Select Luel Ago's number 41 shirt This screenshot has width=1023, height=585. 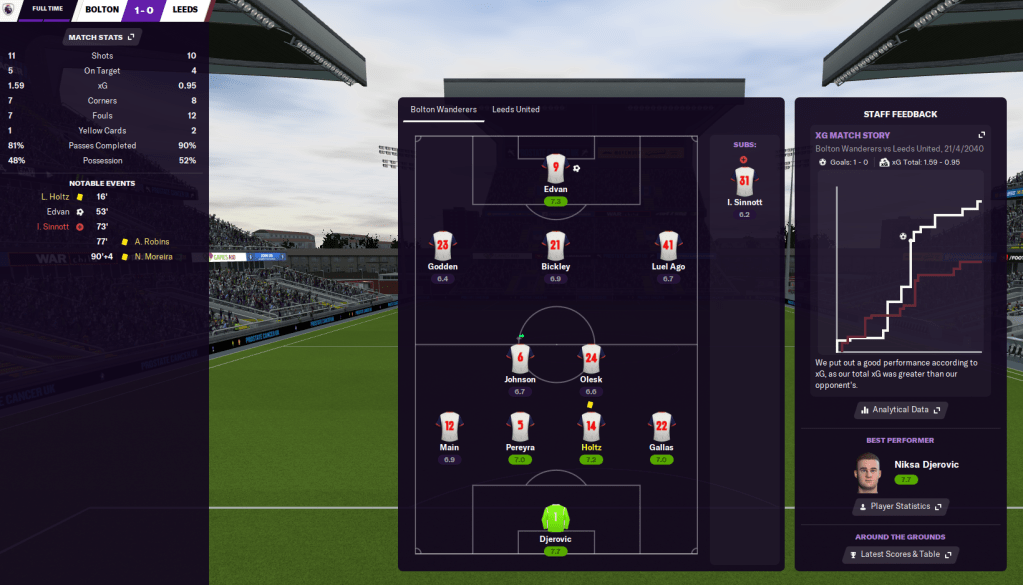668,245
